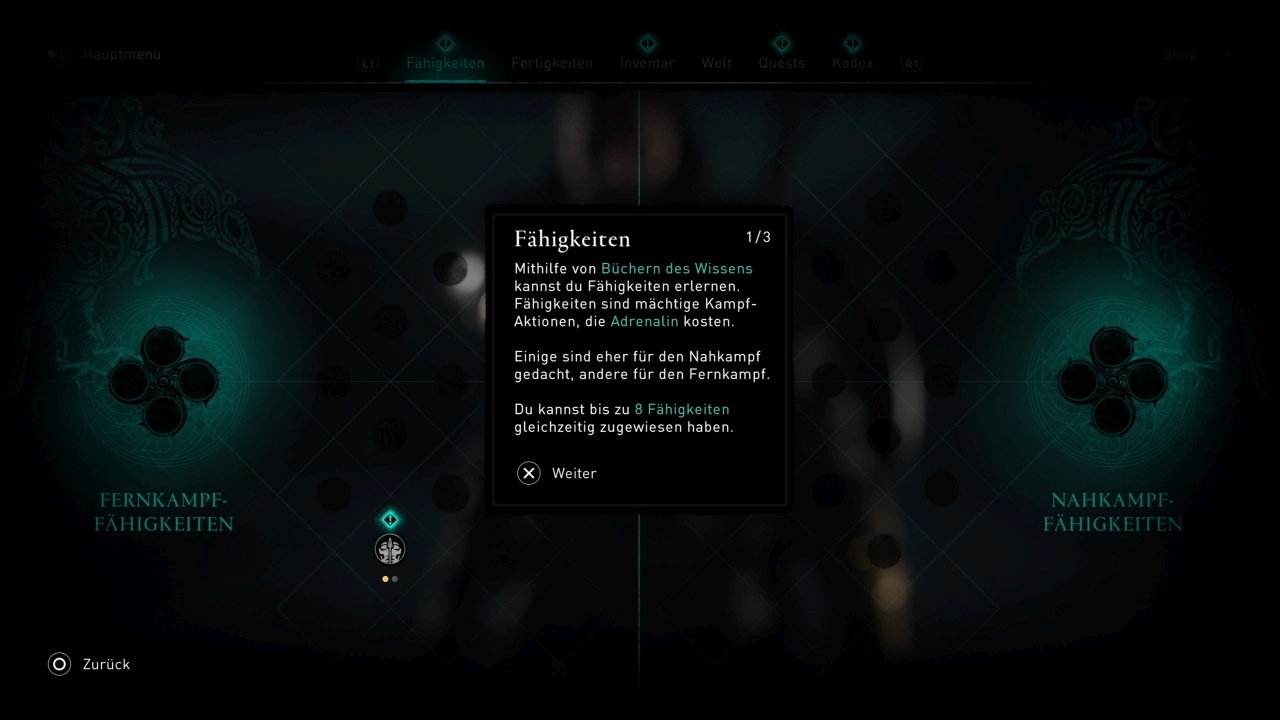Click the Hauptmenü icon top left

pyautogui.click(x=58, y=54)
